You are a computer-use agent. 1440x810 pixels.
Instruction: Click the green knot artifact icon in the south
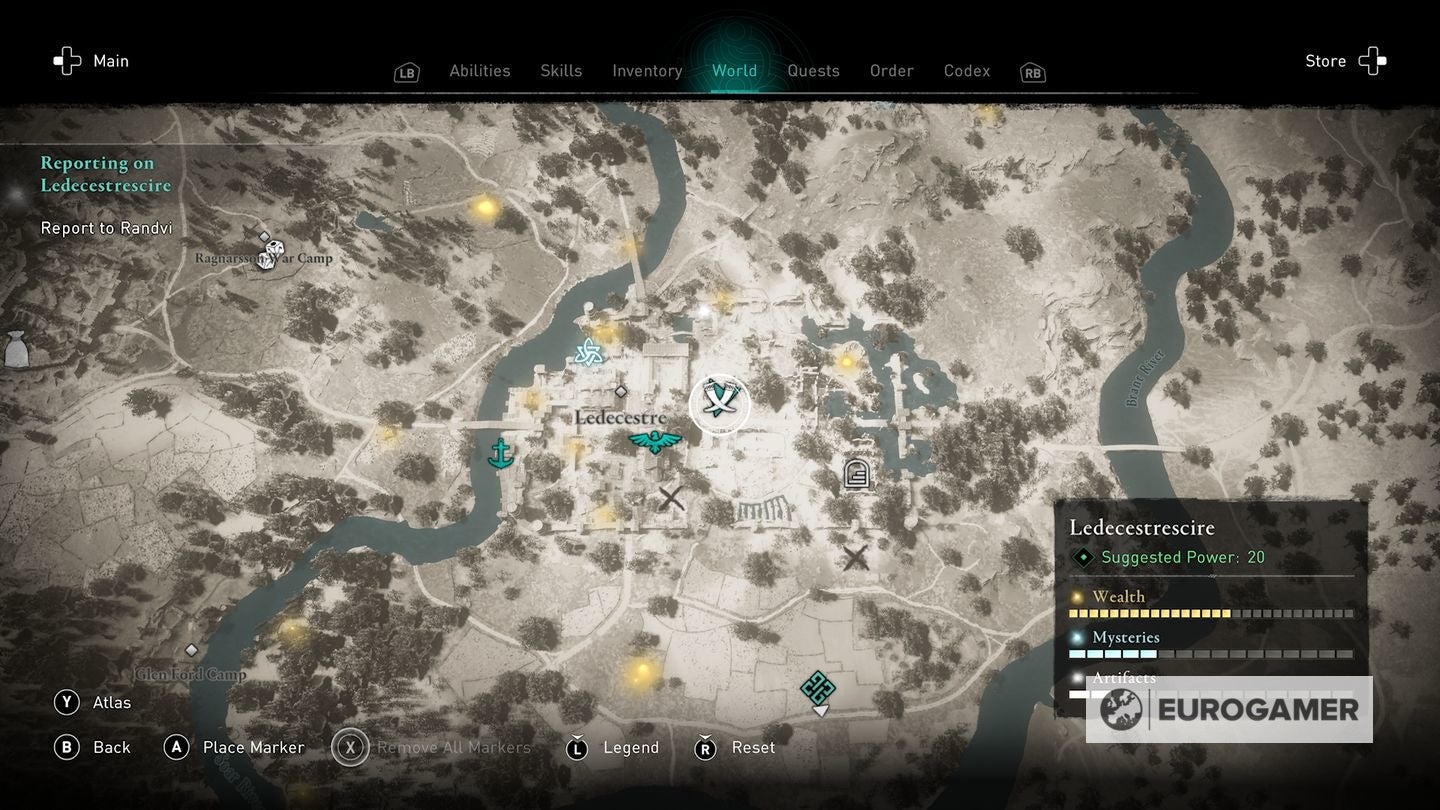(818, 689)
